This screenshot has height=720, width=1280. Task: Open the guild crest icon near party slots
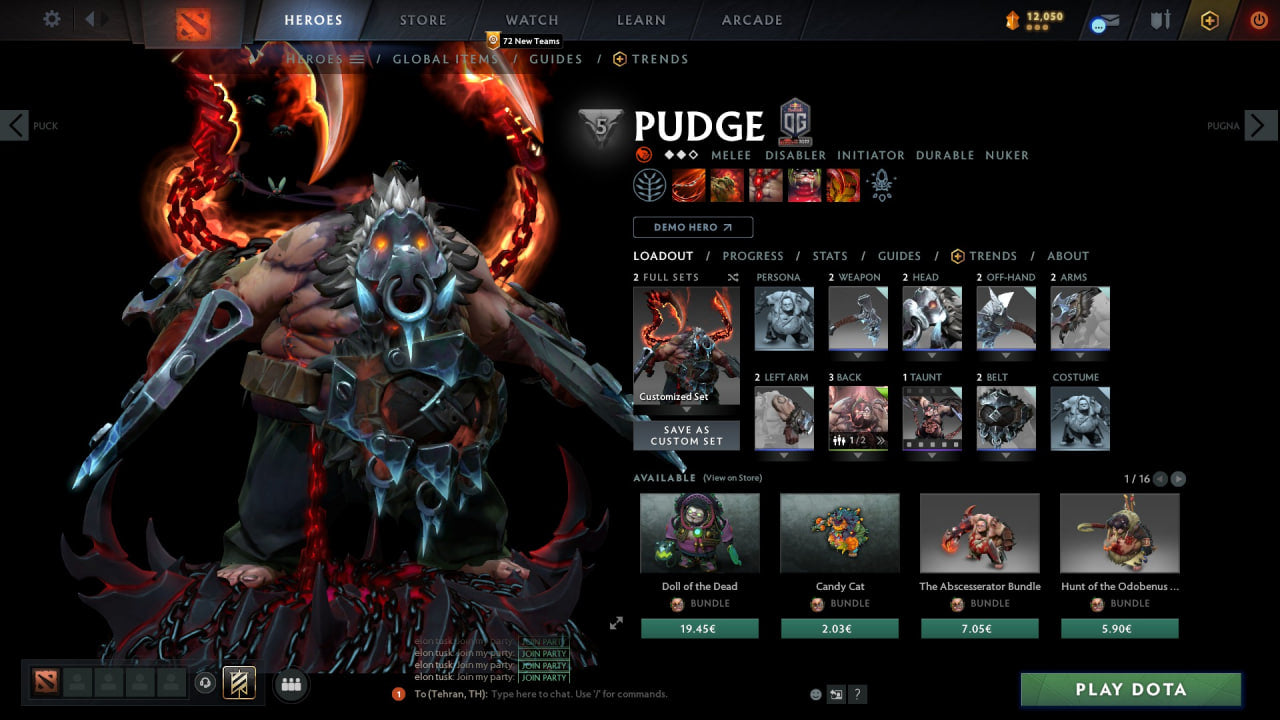[x=239, y=683]
